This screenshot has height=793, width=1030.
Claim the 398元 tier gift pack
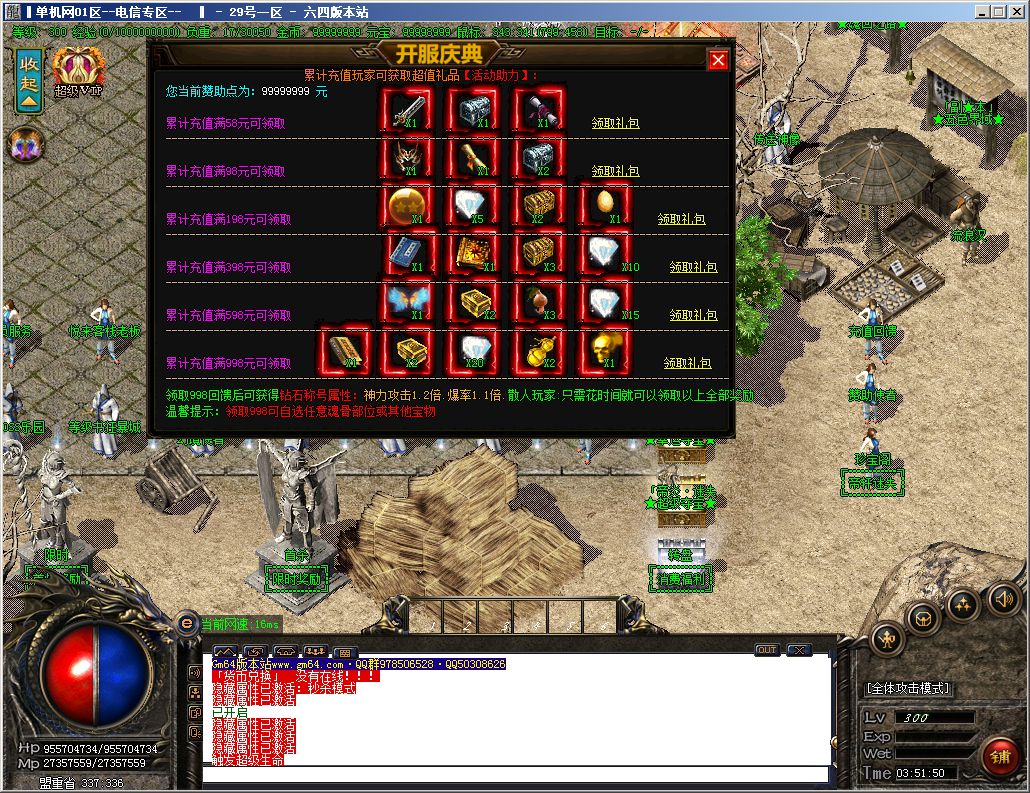(x=693, y=267)
